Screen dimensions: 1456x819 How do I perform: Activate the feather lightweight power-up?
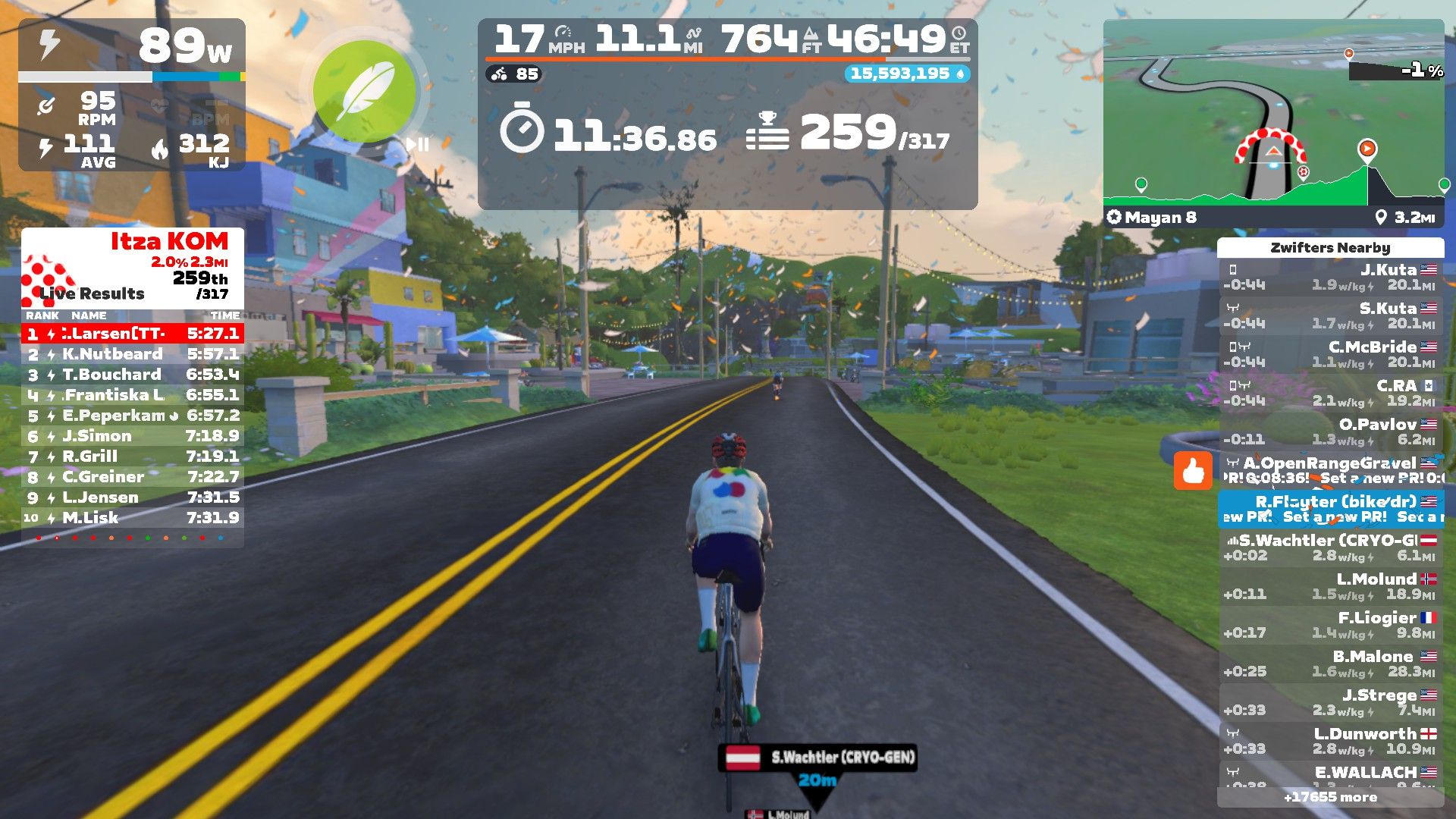pos(365,93)
